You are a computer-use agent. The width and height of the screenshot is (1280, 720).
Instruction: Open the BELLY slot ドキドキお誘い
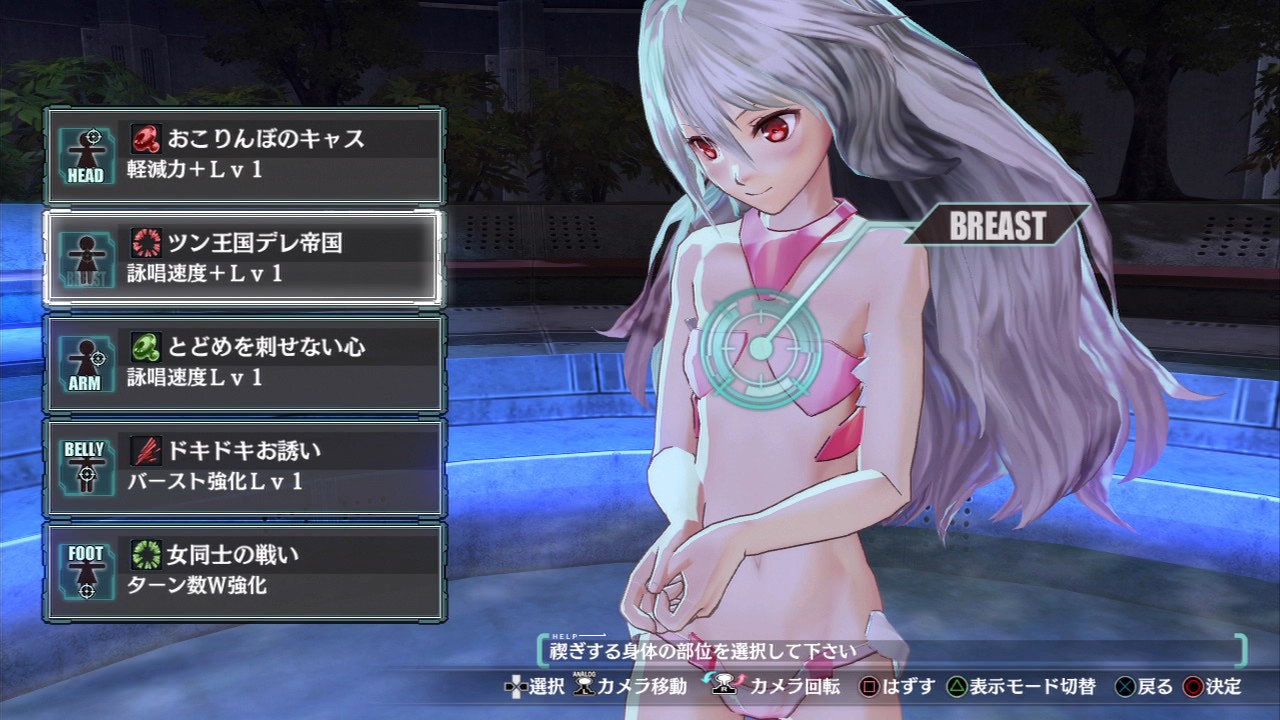[x=244, y=466]
